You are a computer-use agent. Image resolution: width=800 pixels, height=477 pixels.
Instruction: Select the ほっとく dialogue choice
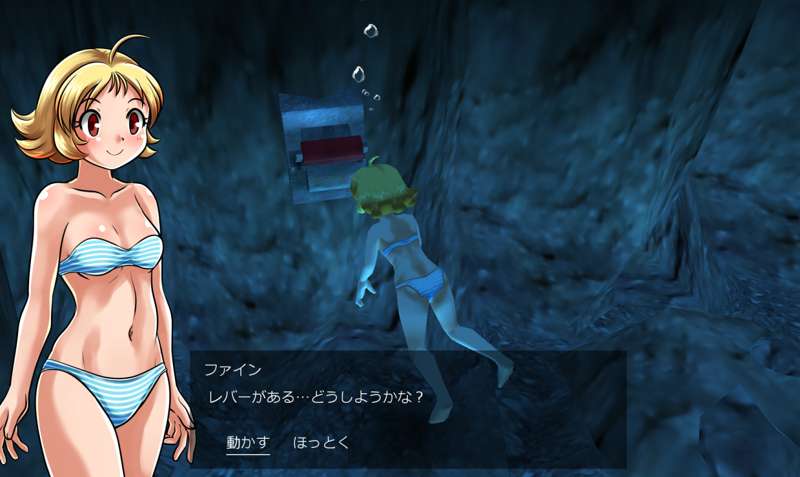[x=321, y=441]
